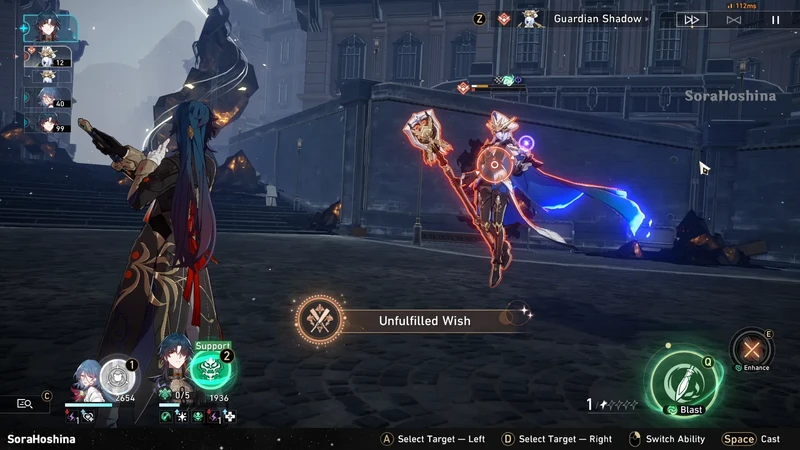
Task: Select the Enhance ability icon
Action: pos(752,349)
